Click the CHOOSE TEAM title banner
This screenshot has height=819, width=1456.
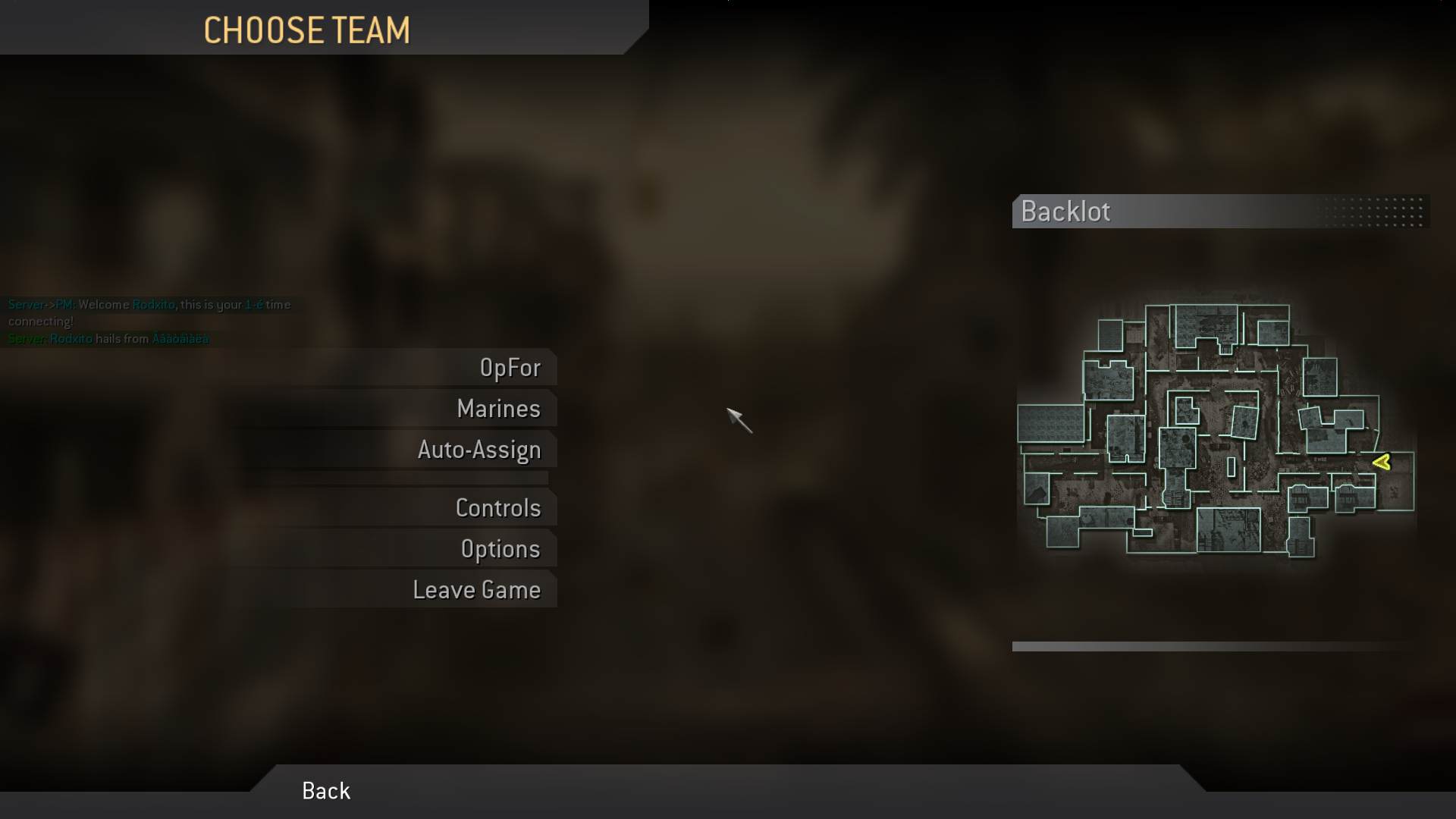tap(307, 30)
